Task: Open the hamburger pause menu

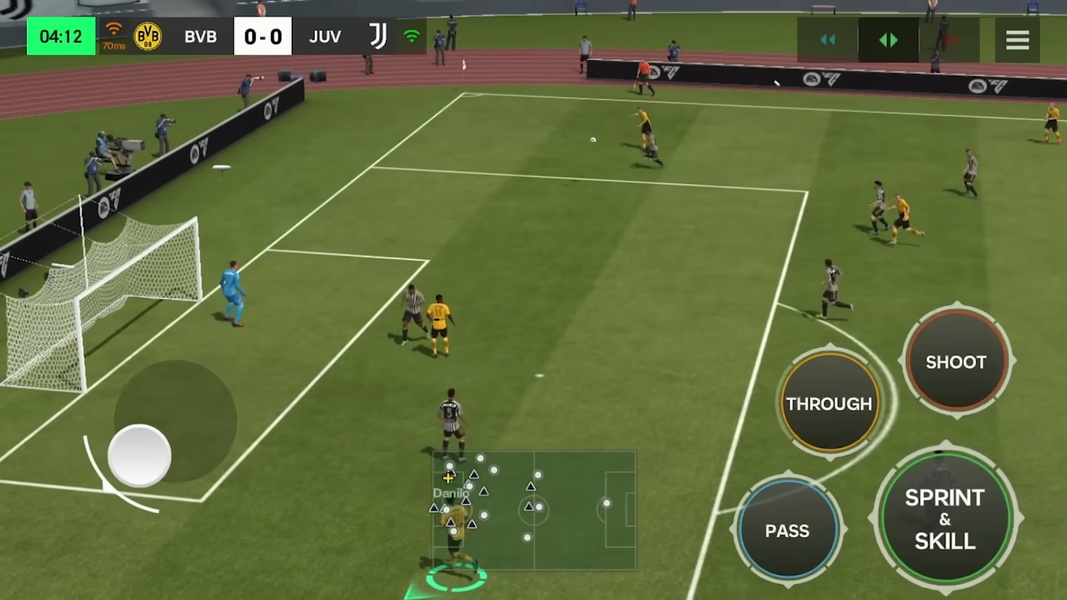Action: (1017, 40)
